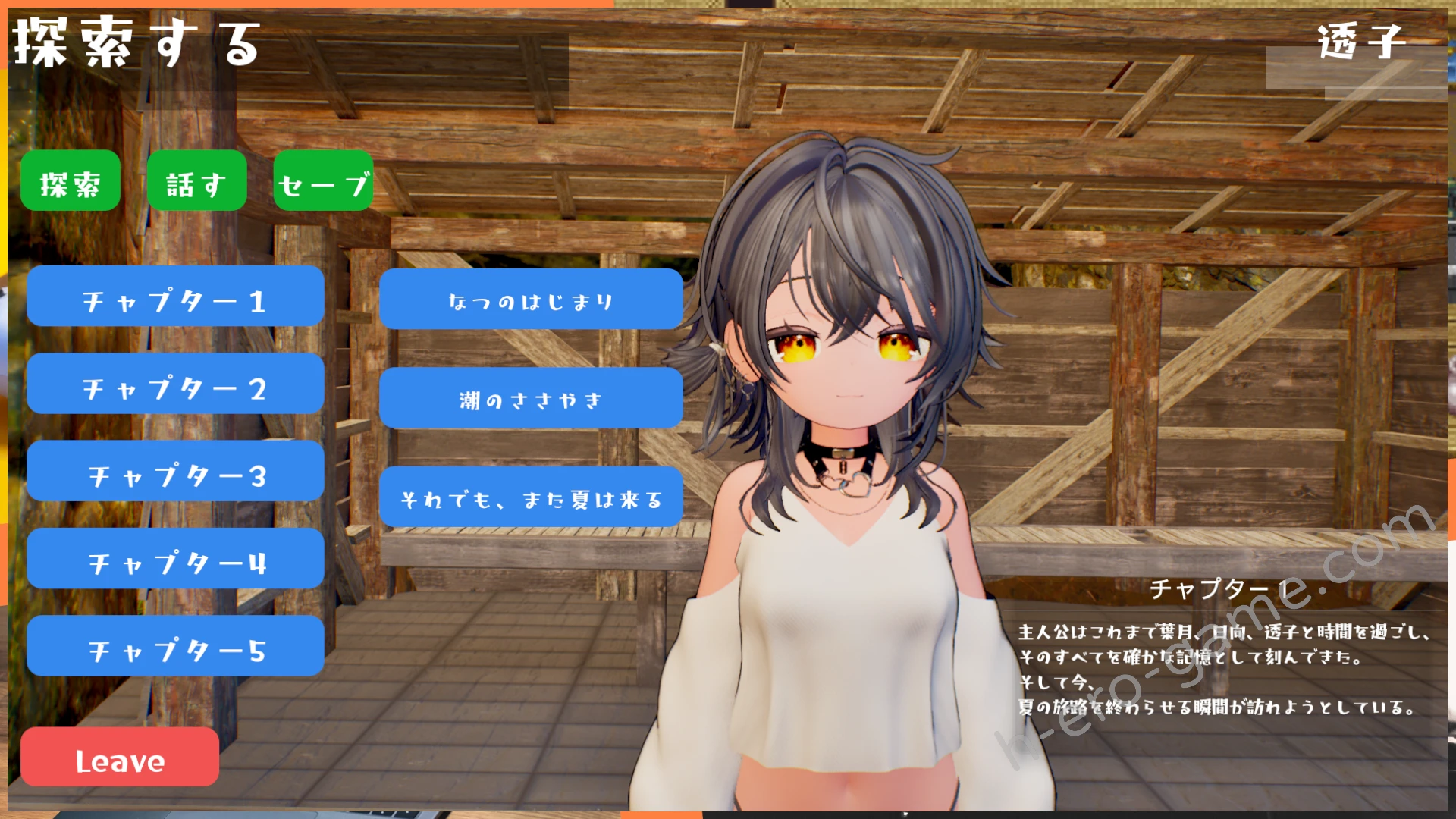The image size is (1456, 819).
Task: Click the red Leave button
Action: click(x=120, y=757)
